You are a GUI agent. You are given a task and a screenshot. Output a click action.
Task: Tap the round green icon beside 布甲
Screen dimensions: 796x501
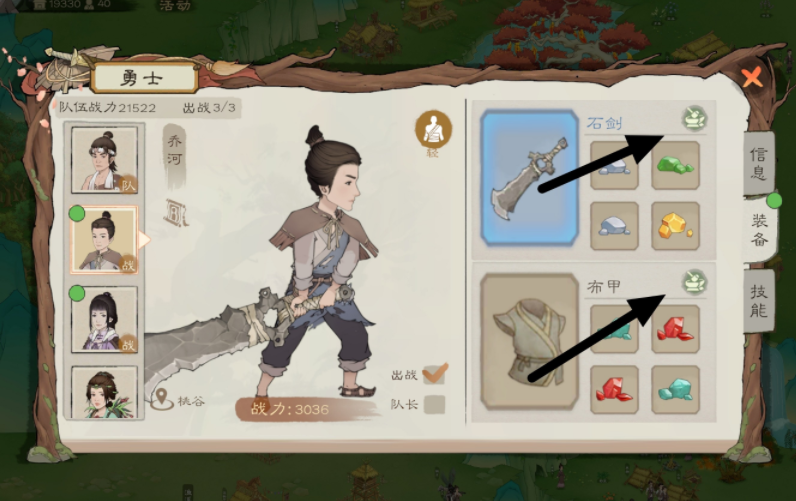(x=692, y=281)
